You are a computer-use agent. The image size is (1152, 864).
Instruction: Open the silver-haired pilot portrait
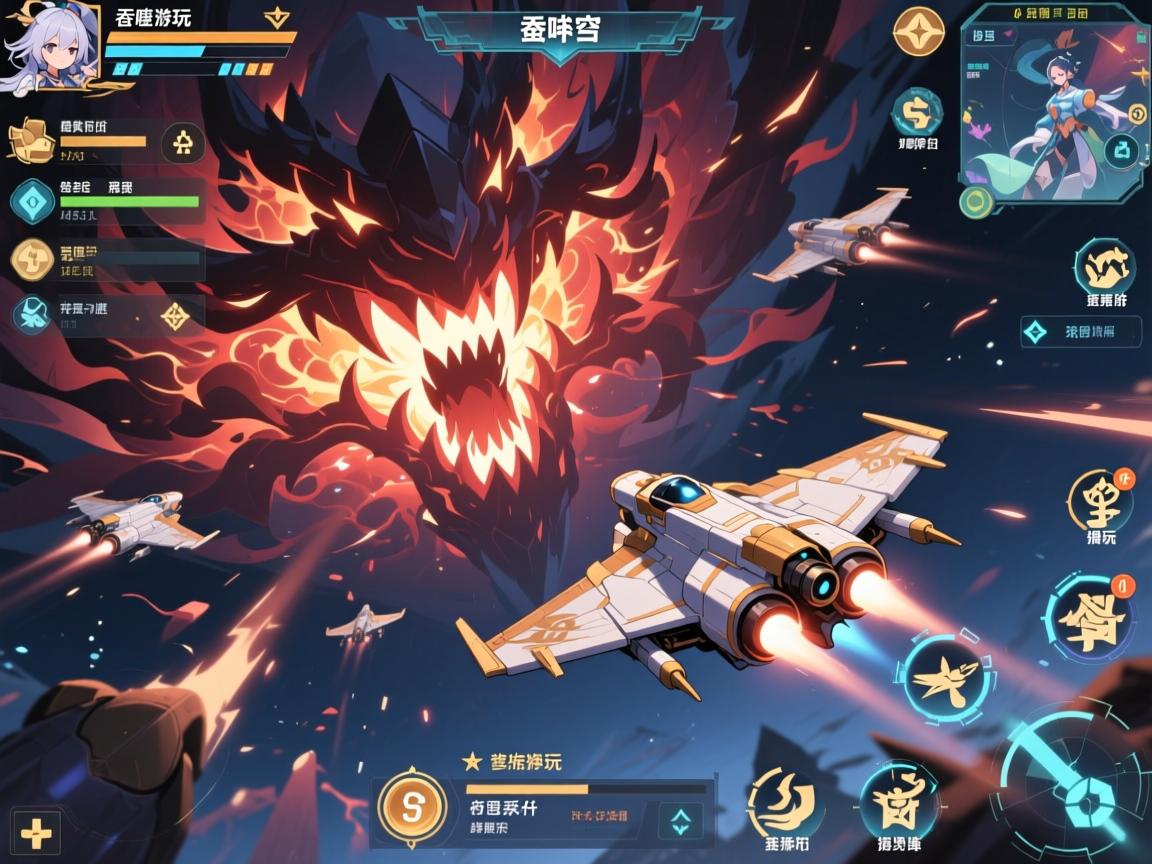coord(50,47)
